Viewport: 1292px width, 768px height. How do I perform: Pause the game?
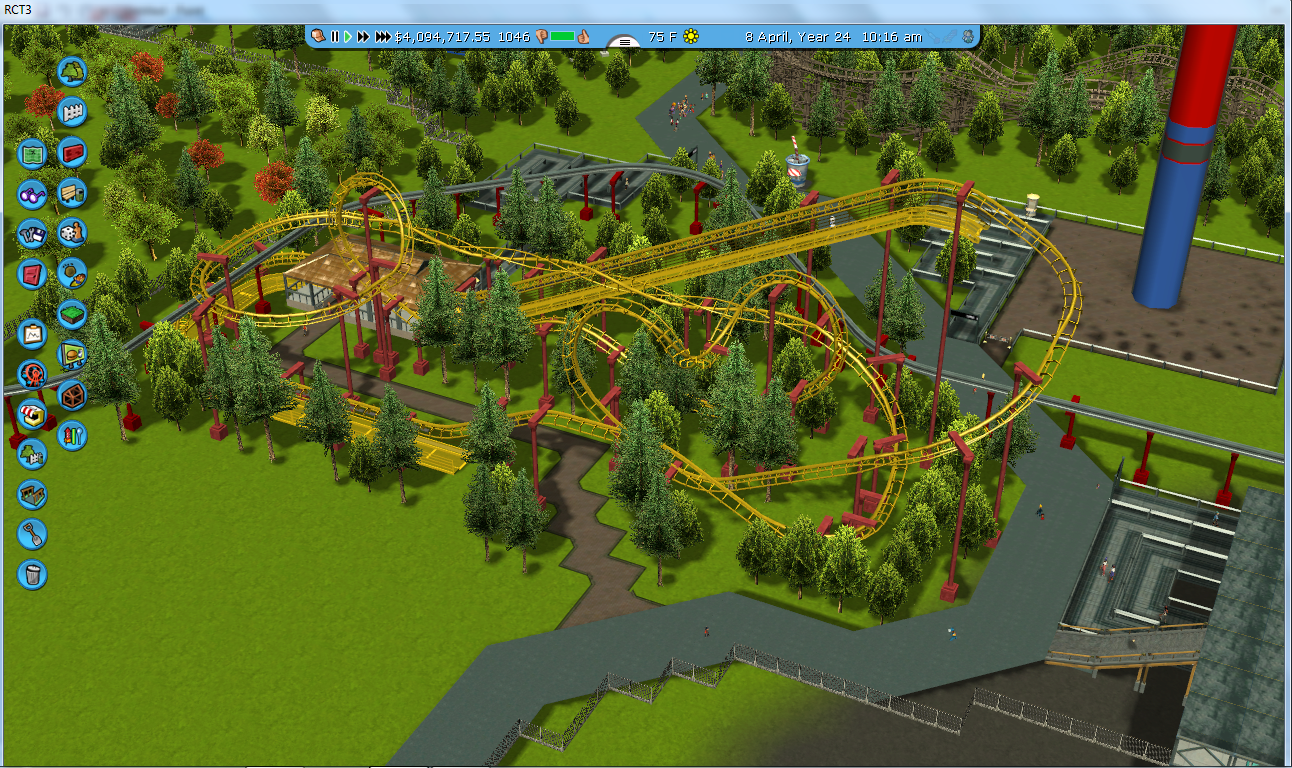coord(335,37)
